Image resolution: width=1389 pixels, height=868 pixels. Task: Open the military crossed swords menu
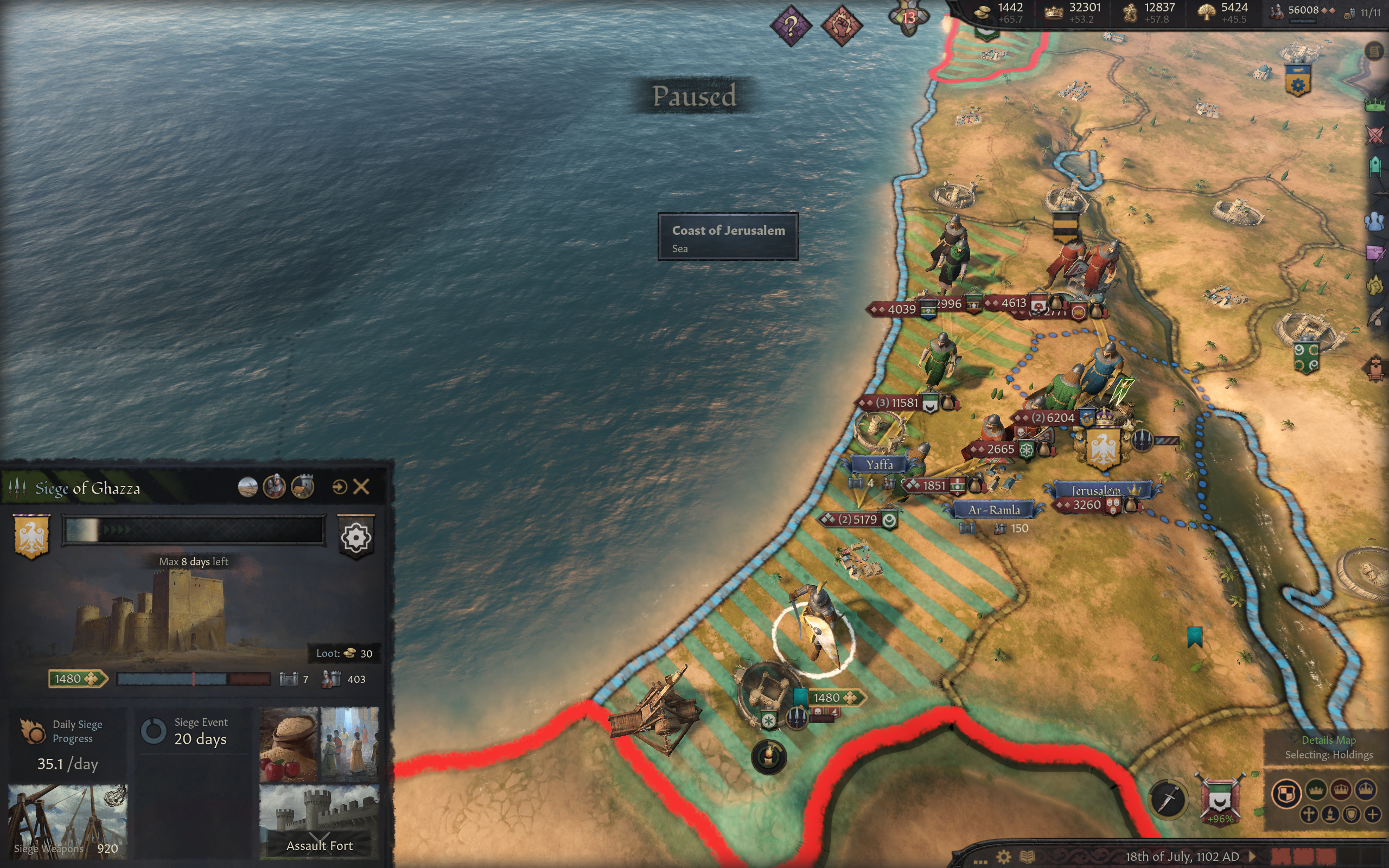coord(1375,136)
